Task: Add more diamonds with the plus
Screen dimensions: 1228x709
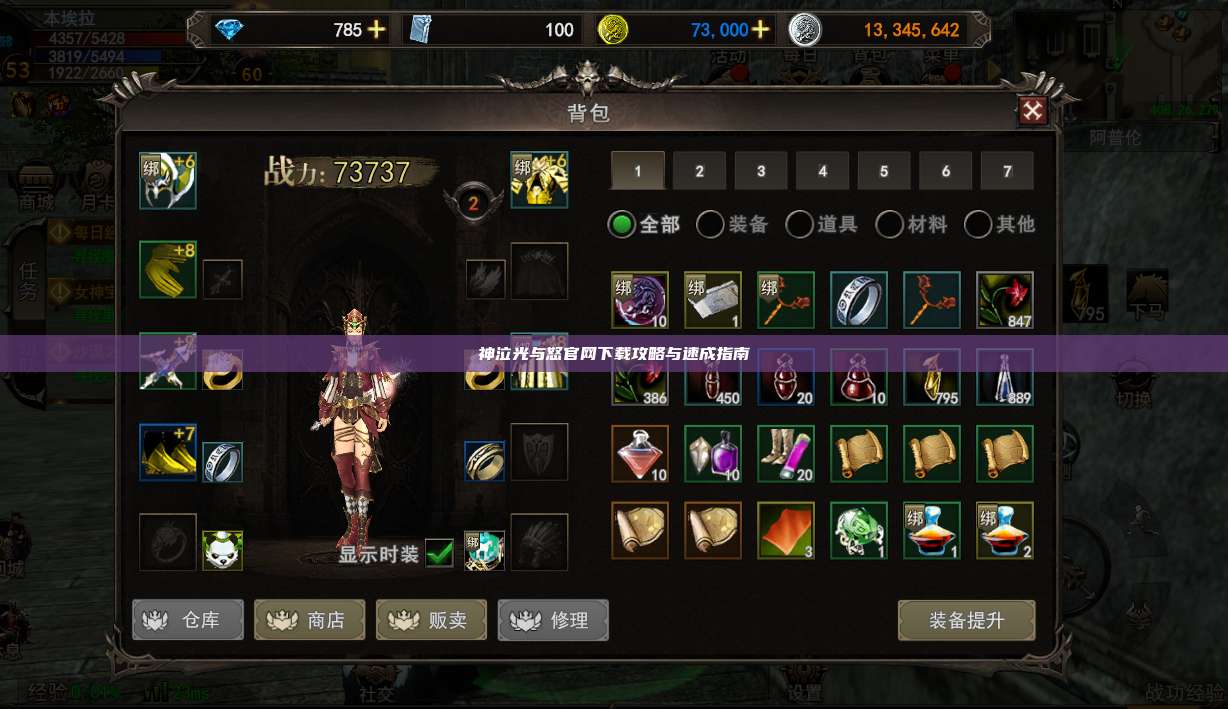Action: 376,30
